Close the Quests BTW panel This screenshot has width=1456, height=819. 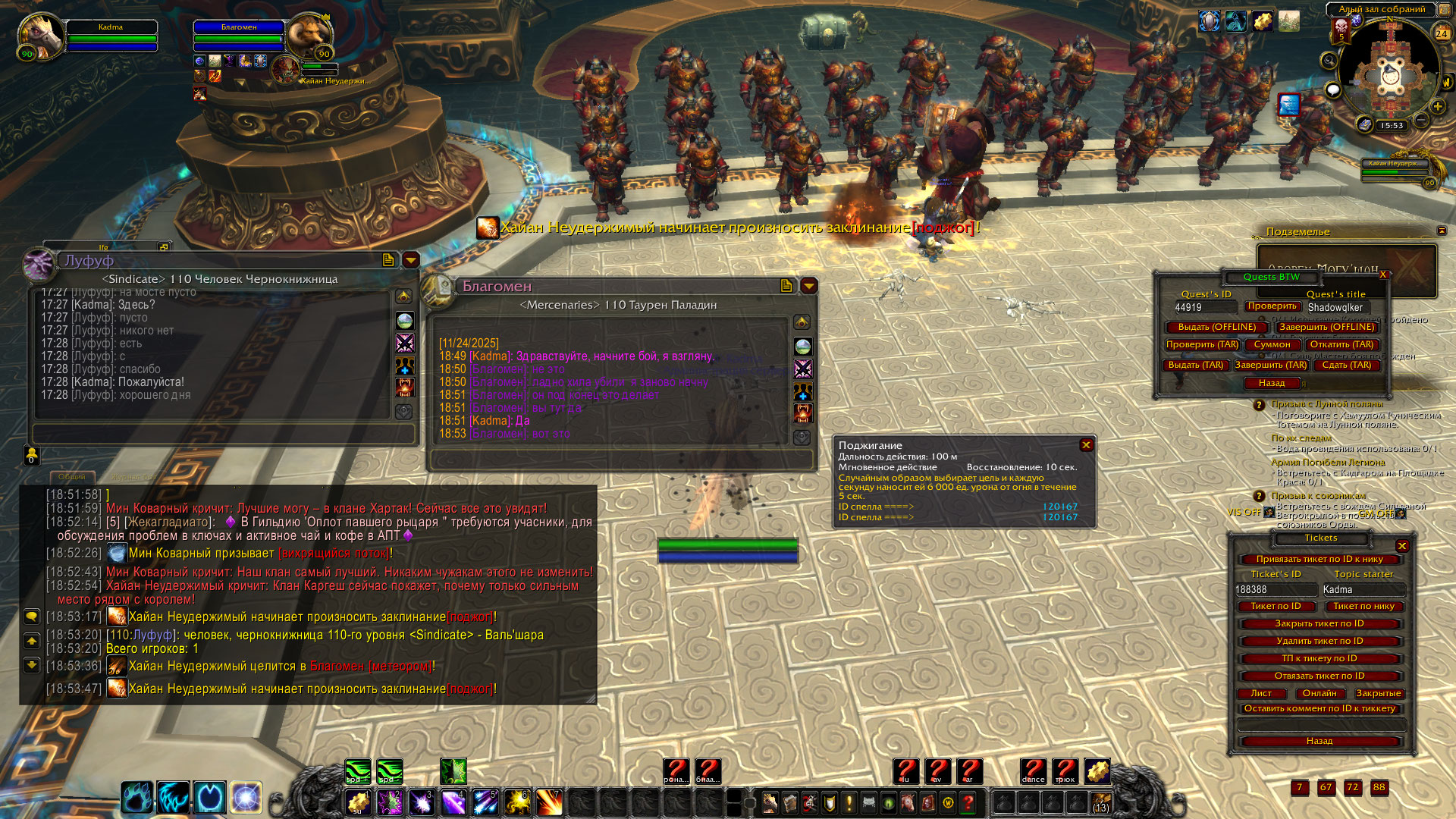[1383, 275]
